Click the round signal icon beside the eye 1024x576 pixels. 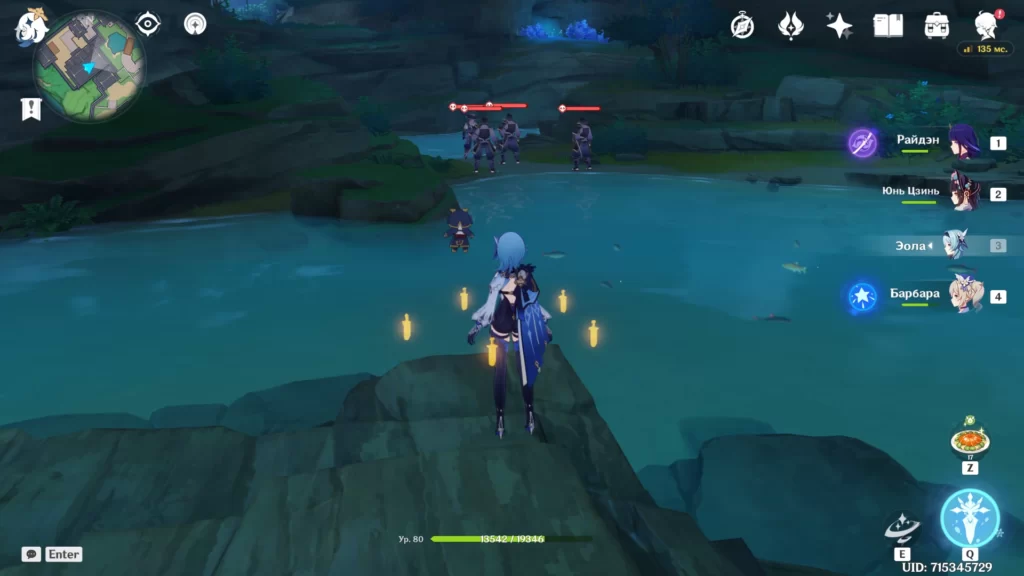point(195,23)
